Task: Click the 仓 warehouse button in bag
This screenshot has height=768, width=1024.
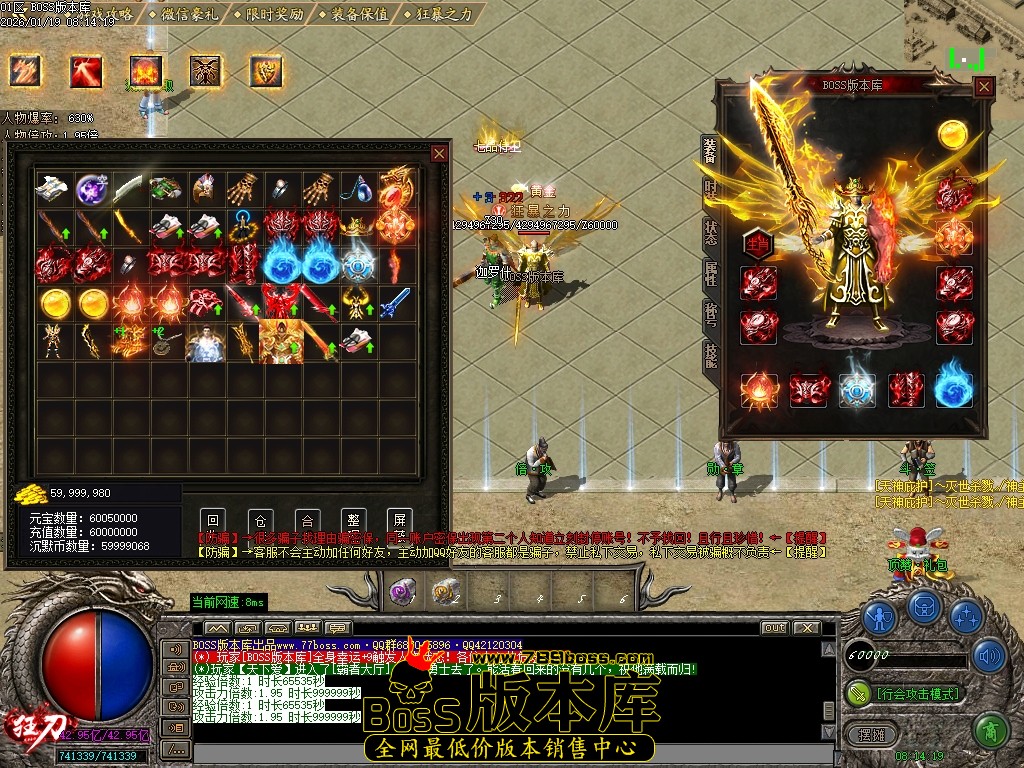Action: 260,520
